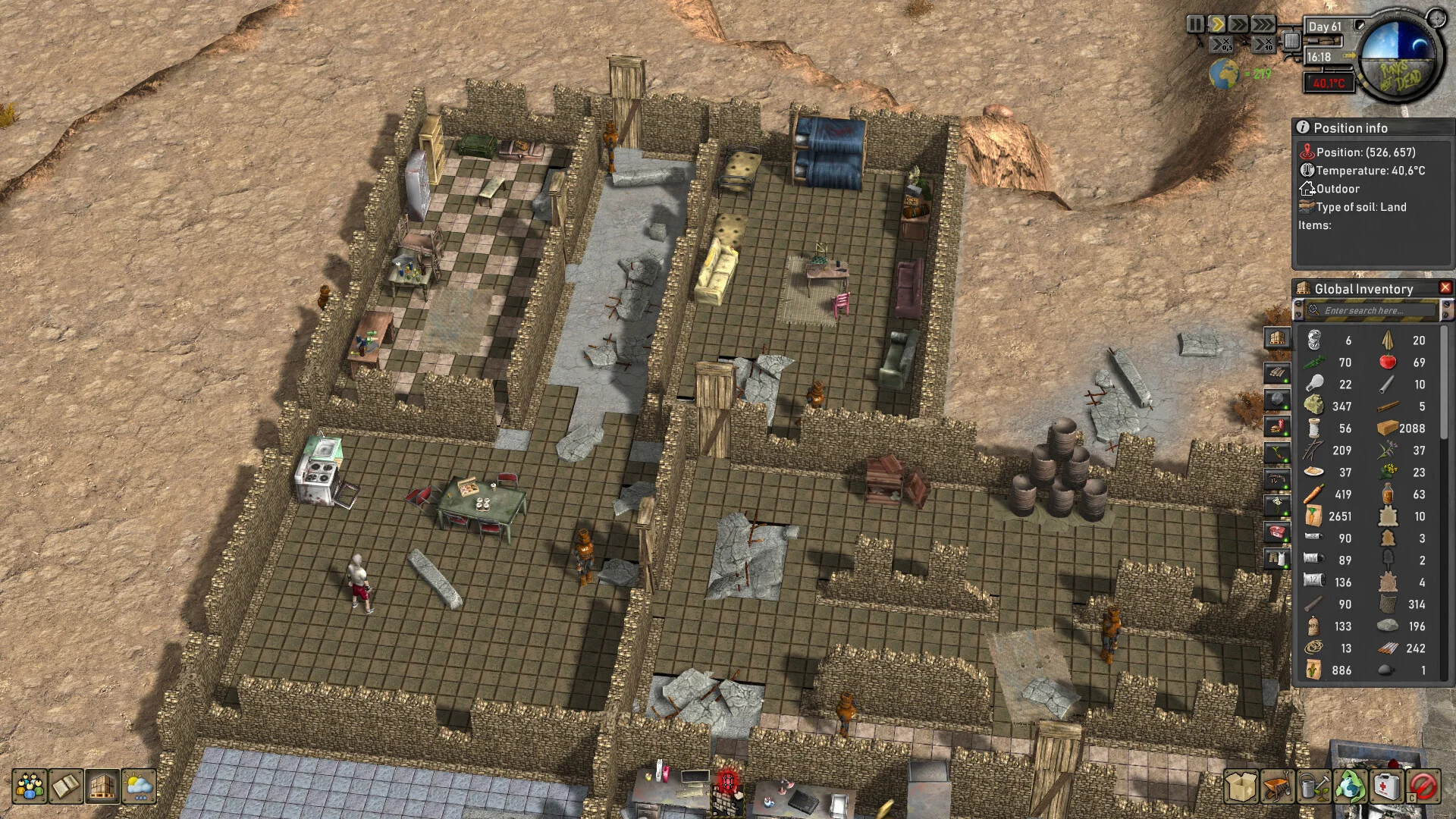The image size is (1456, 819).
Task: Switch to double-arrow fast speed
Action: [x=1238, y=25]
